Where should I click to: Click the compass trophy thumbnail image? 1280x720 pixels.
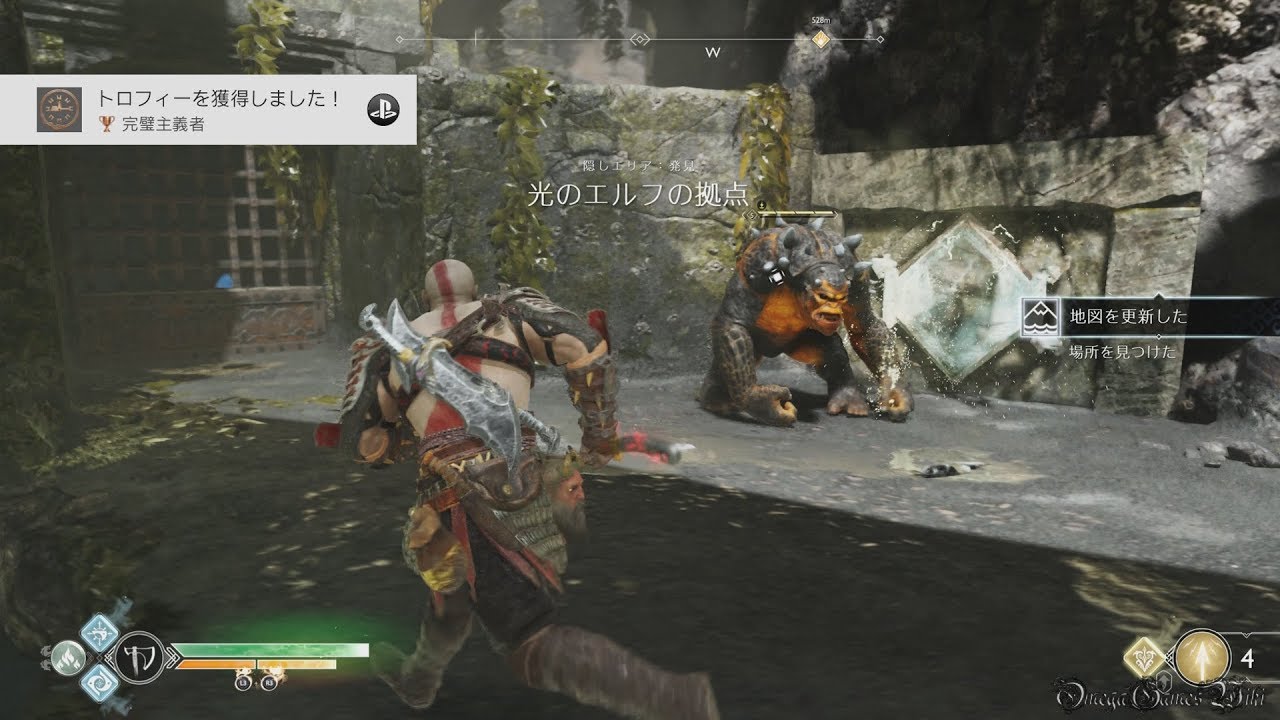pyautogui.click(x=59, y=109)
